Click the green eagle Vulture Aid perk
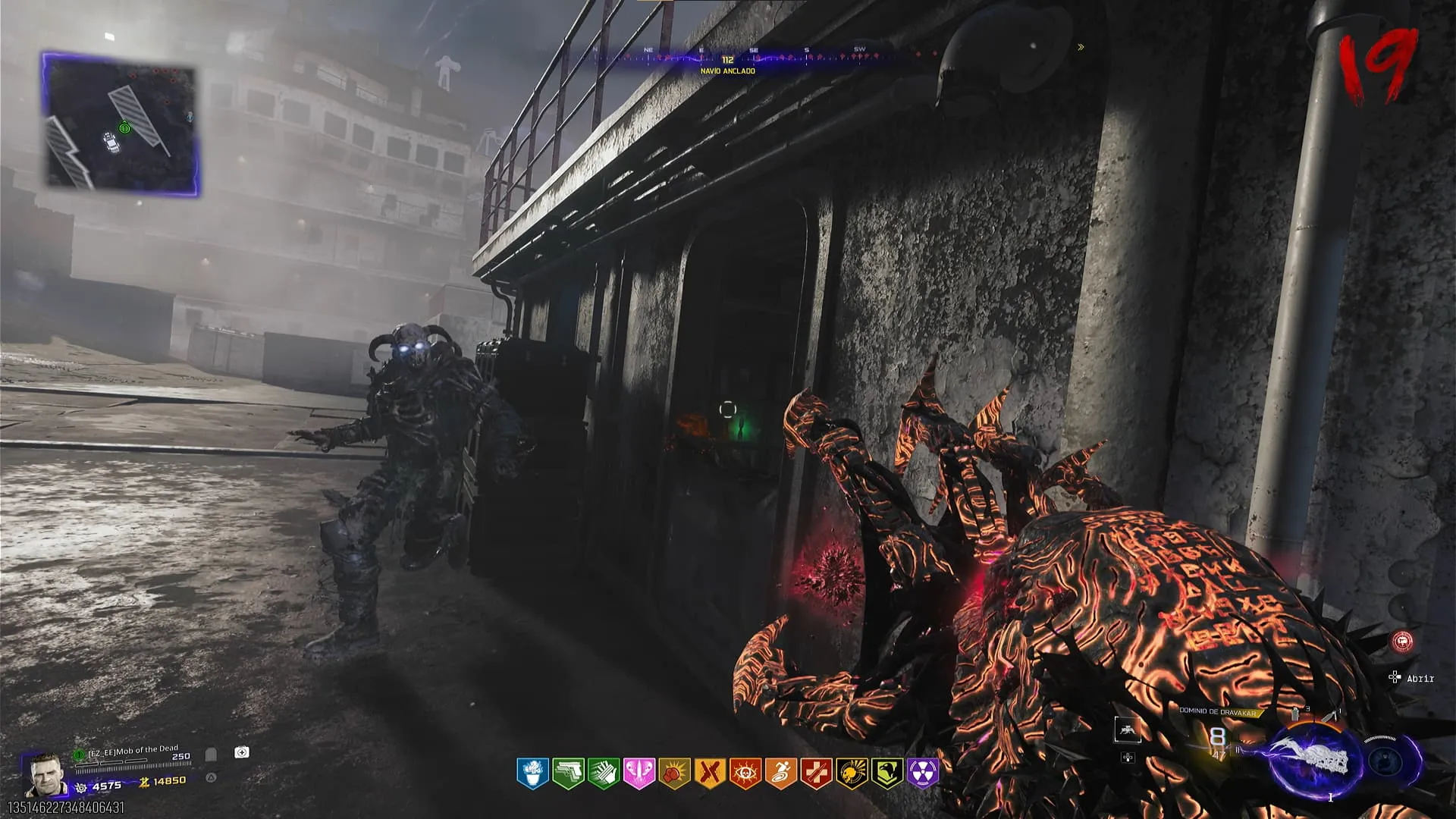 (887, 773)
